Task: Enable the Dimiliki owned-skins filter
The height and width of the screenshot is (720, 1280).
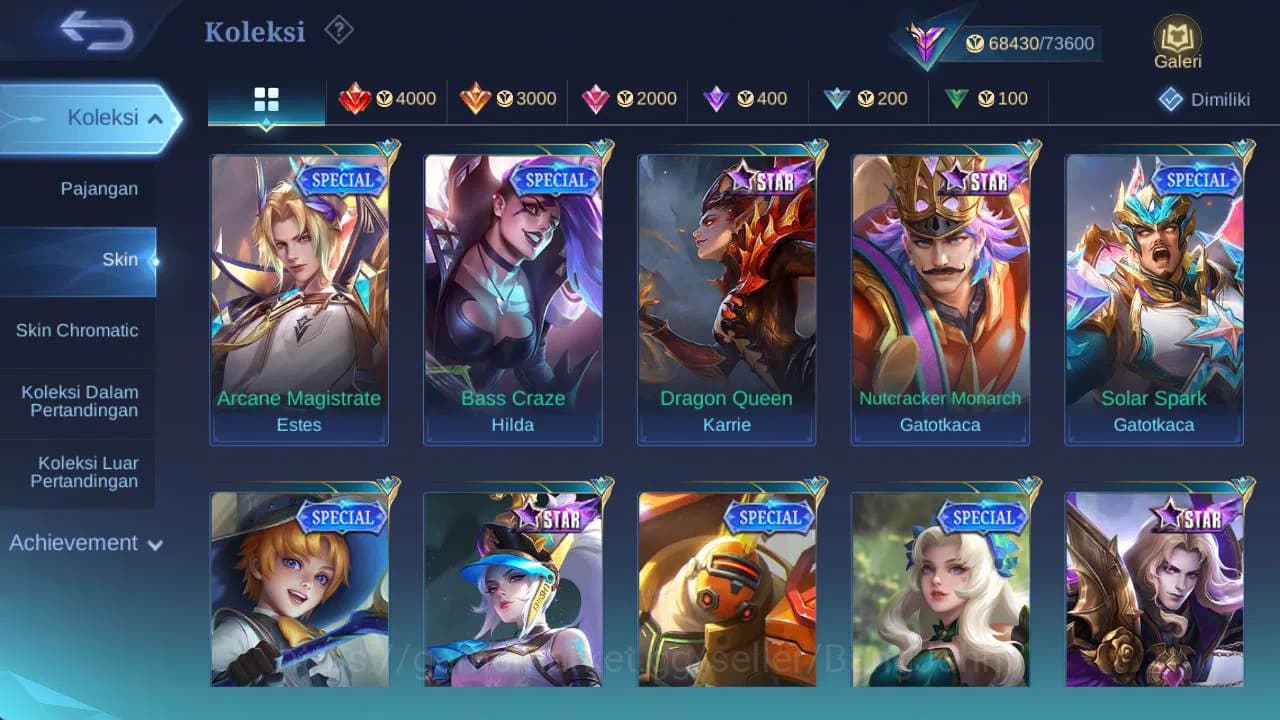Action: 1199,99
